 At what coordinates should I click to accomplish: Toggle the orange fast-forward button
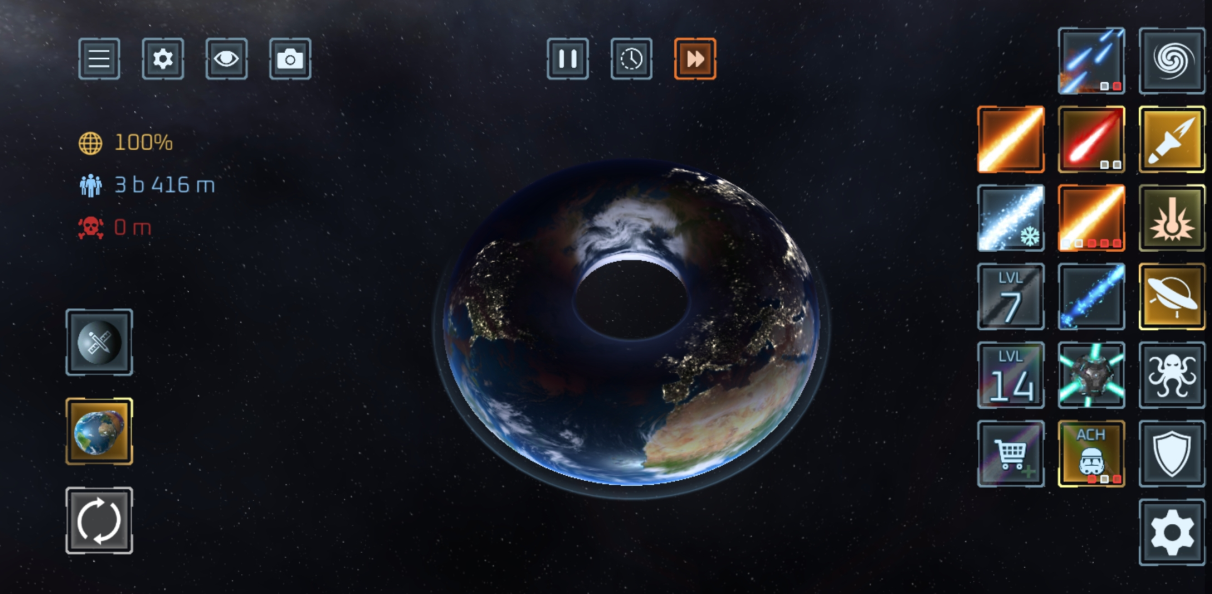click(695, 59)
